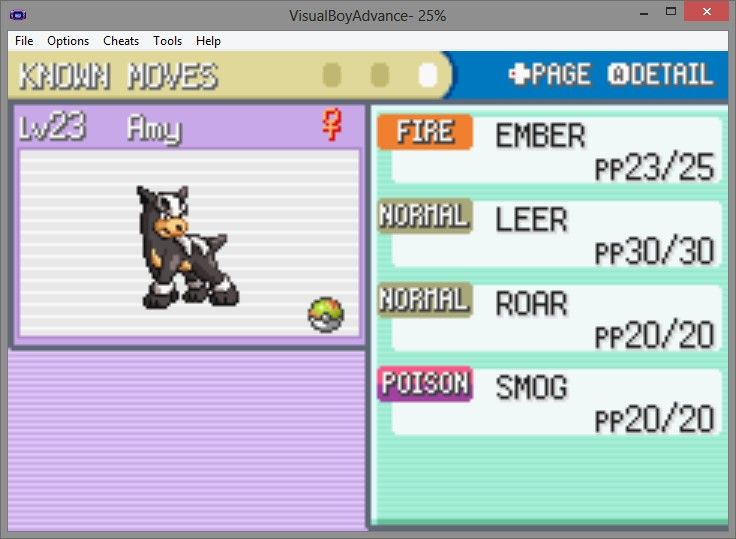Select the SMOG poison move
Screen dimensions: 736x539
[550, 402]
